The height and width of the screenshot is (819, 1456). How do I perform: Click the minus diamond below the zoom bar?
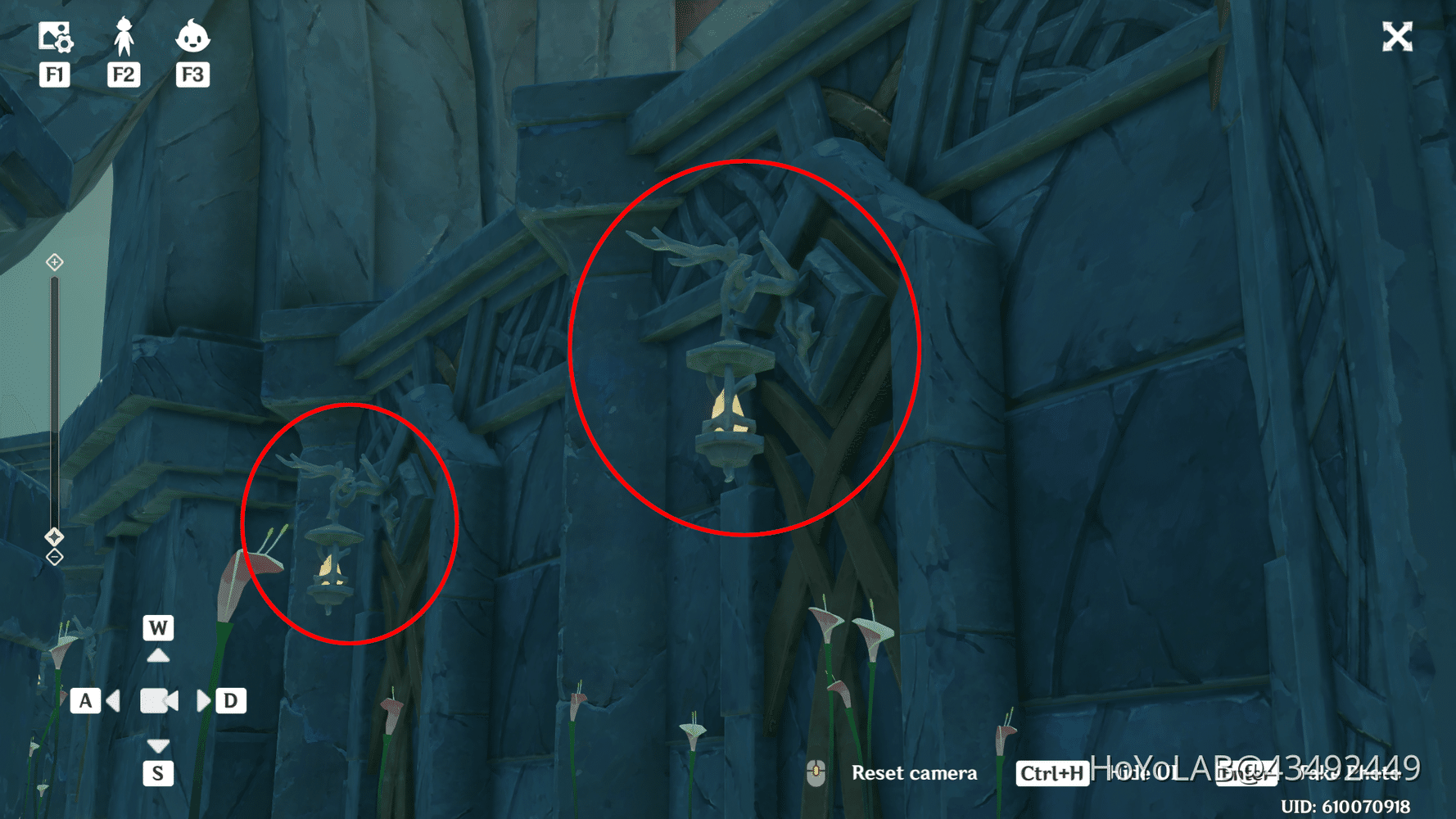click(x=54, y=558)
